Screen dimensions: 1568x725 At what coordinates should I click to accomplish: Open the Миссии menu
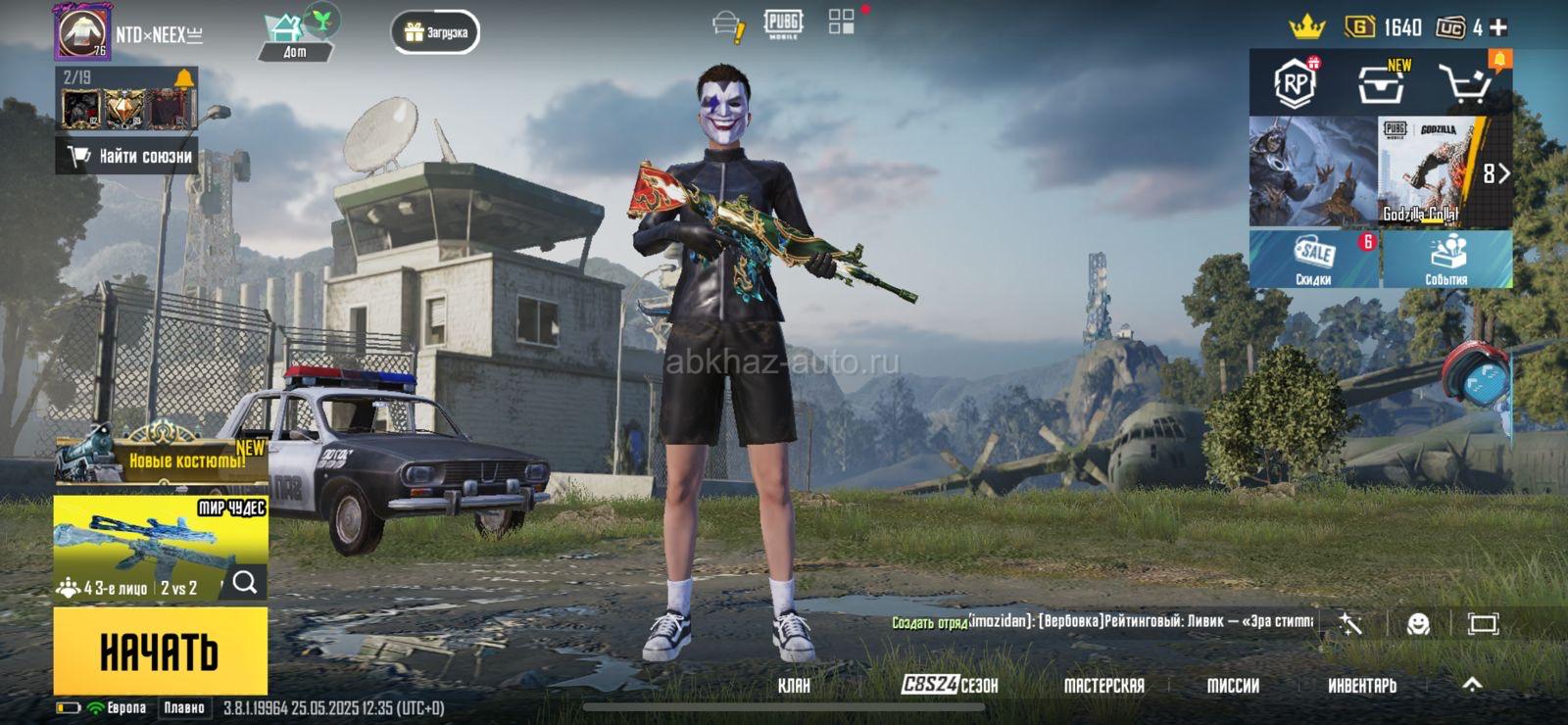(1233, 685)
